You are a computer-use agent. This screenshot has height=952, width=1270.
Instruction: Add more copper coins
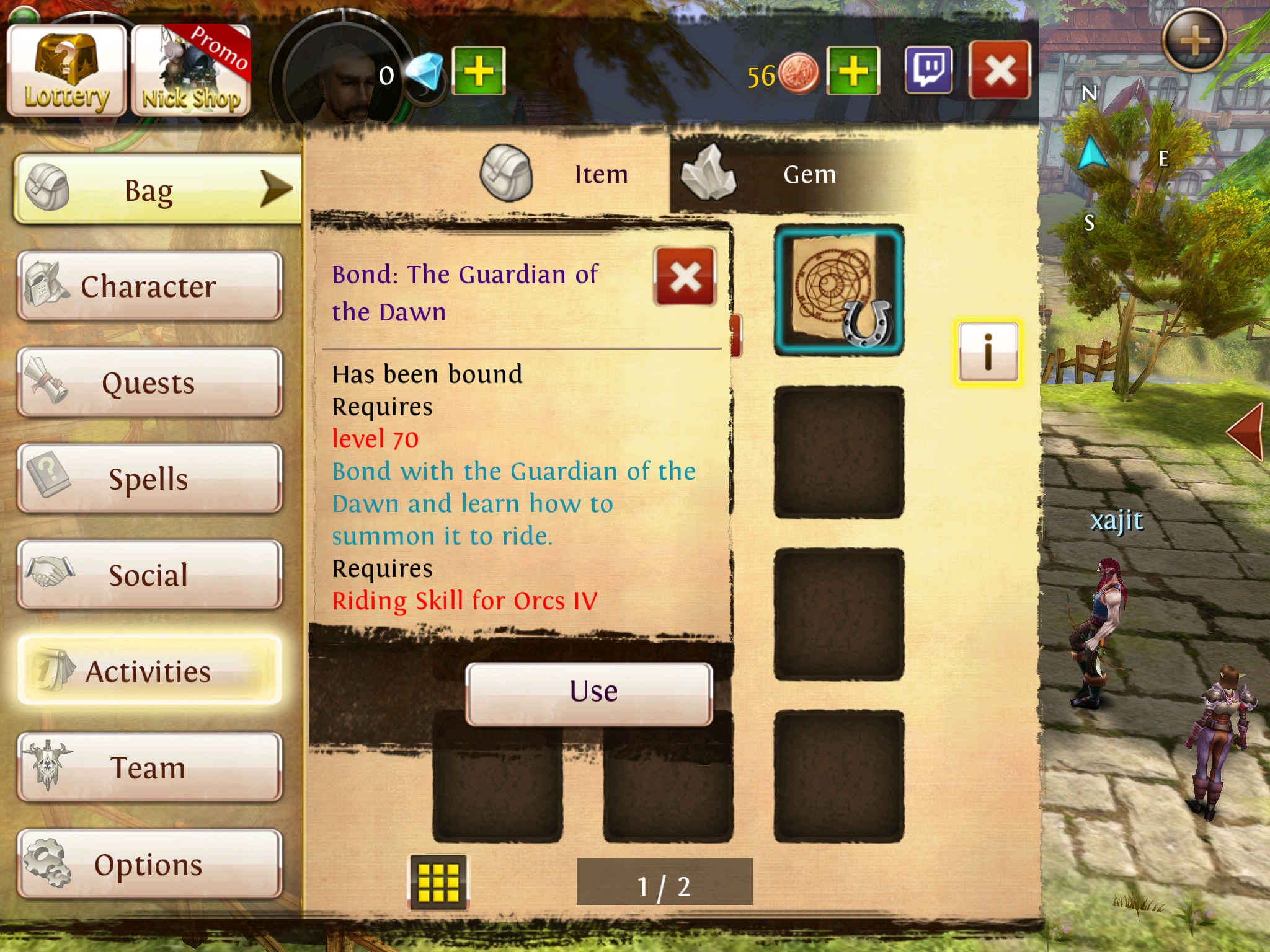pos(853,71)
